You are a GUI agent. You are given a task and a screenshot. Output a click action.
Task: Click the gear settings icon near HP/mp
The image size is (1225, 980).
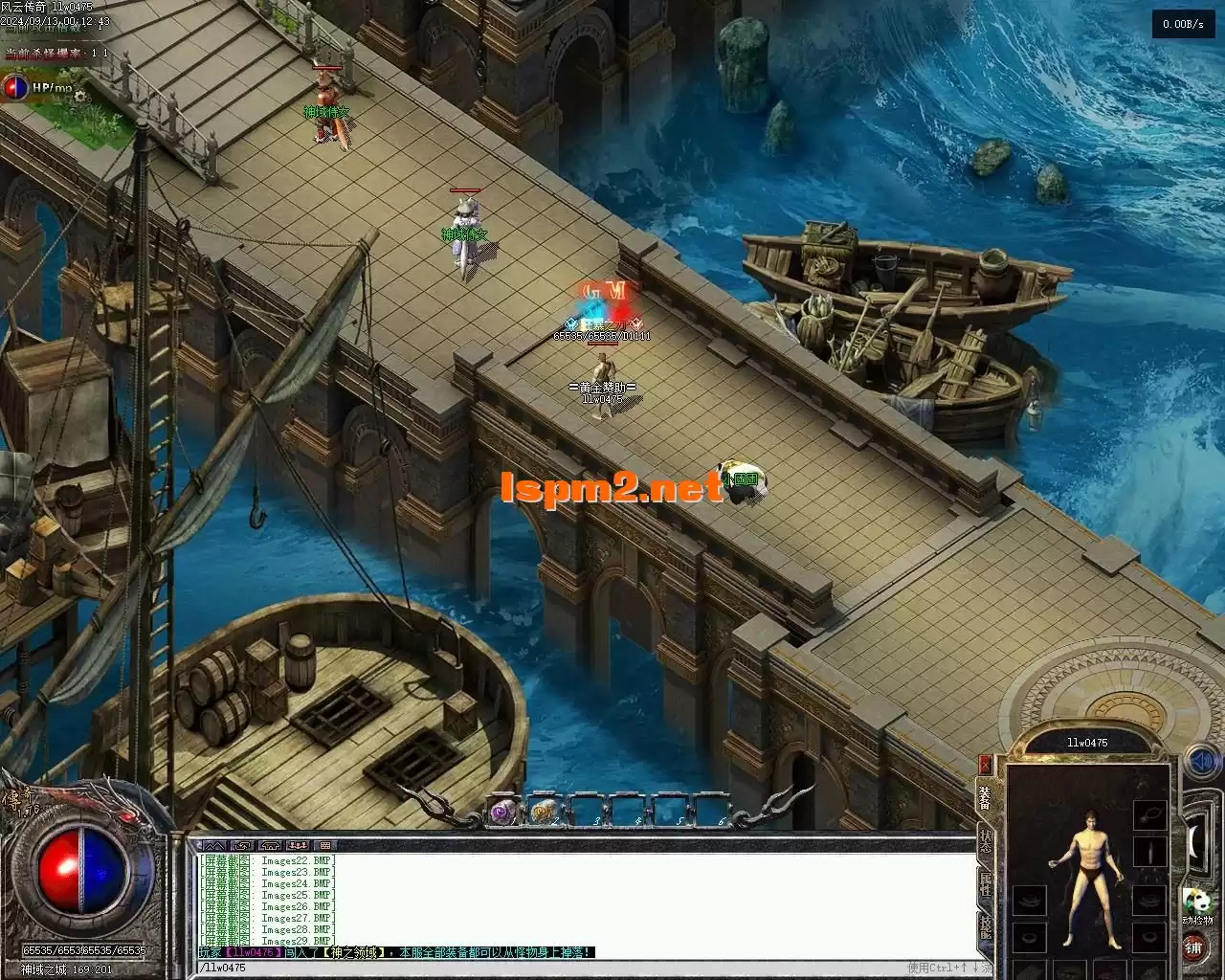81,95
